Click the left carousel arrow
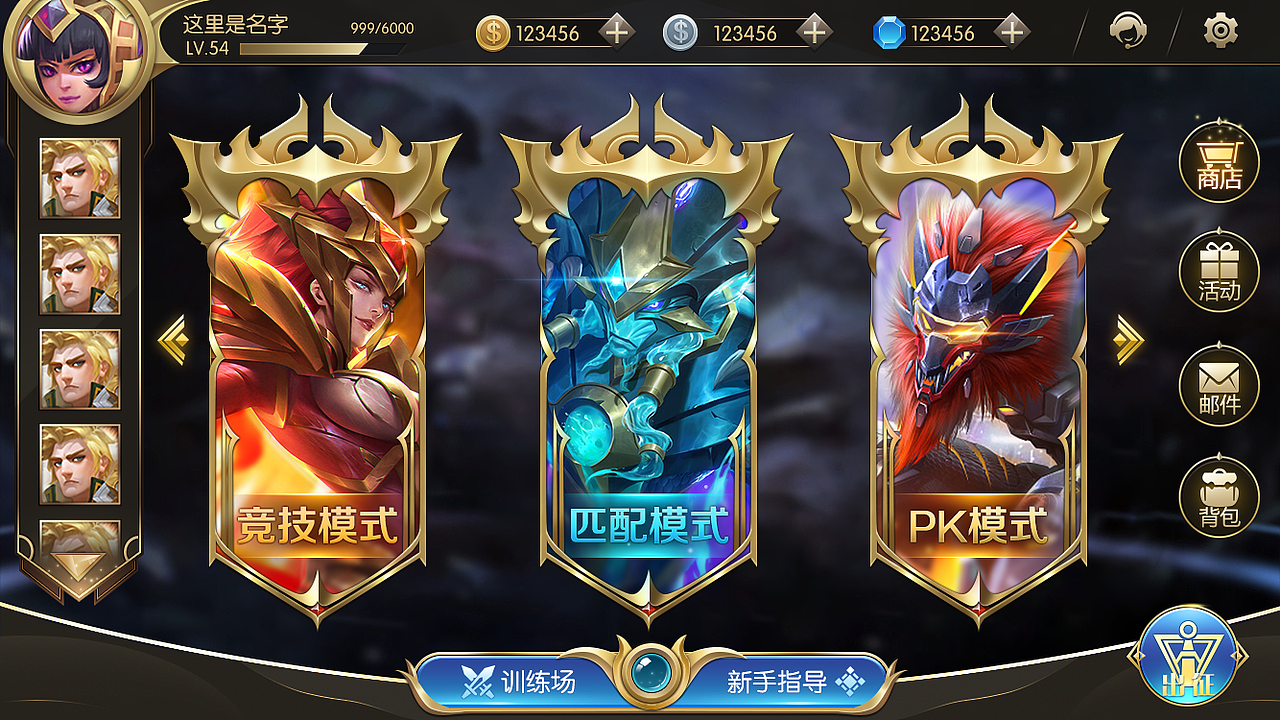The image size is (1280, 720). [172, 340]
